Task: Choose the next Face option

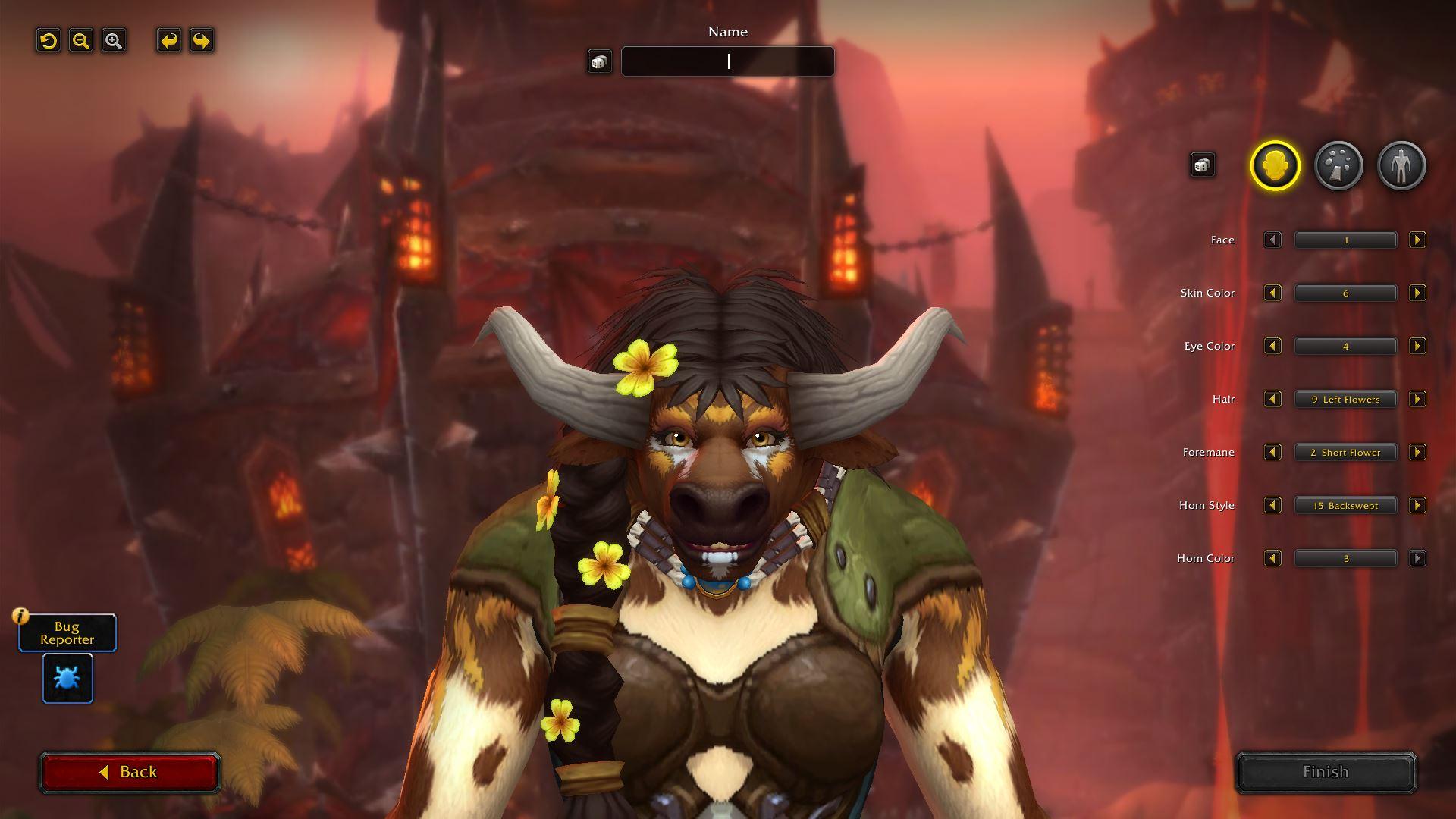Action: coord(1417,240)
